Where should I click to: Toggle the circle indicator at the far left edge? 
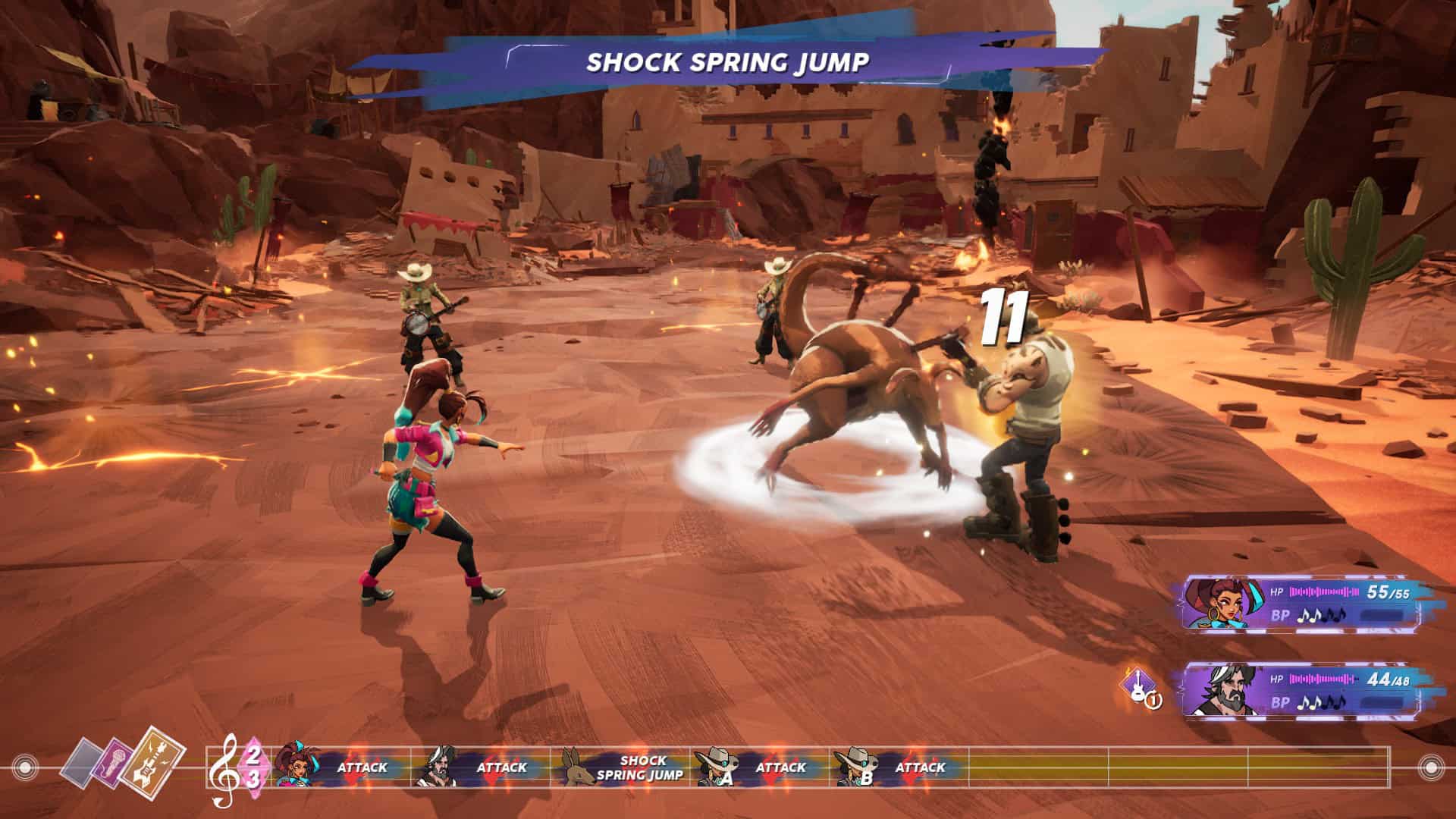[x=25, y=767]
